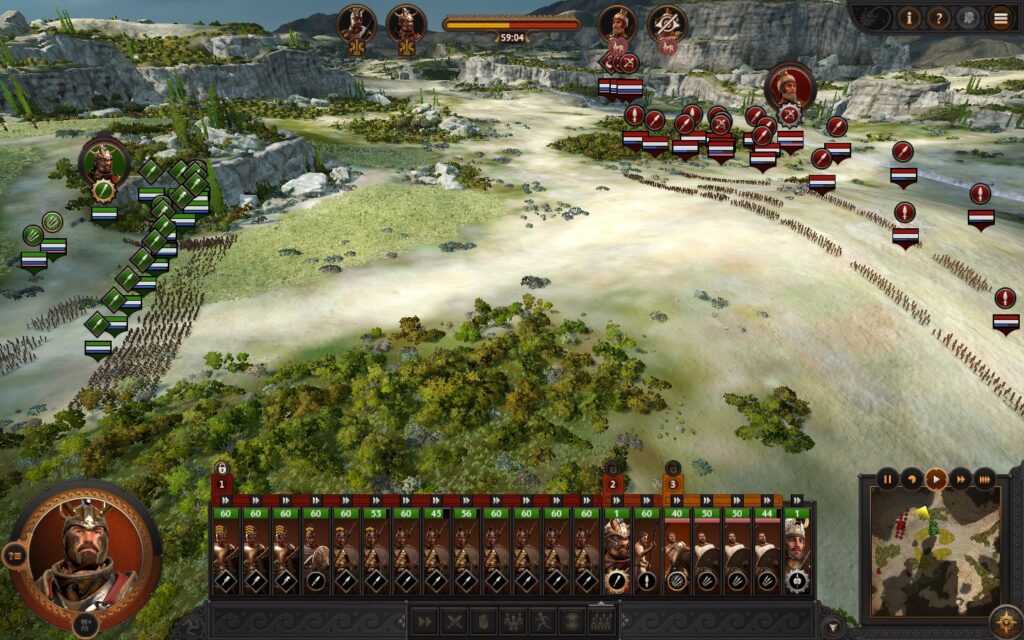Image resolution: width=1024 pixels, height=640 pixels.
Task: Click the info 'i' button
Action: click(x=909, y=17)
